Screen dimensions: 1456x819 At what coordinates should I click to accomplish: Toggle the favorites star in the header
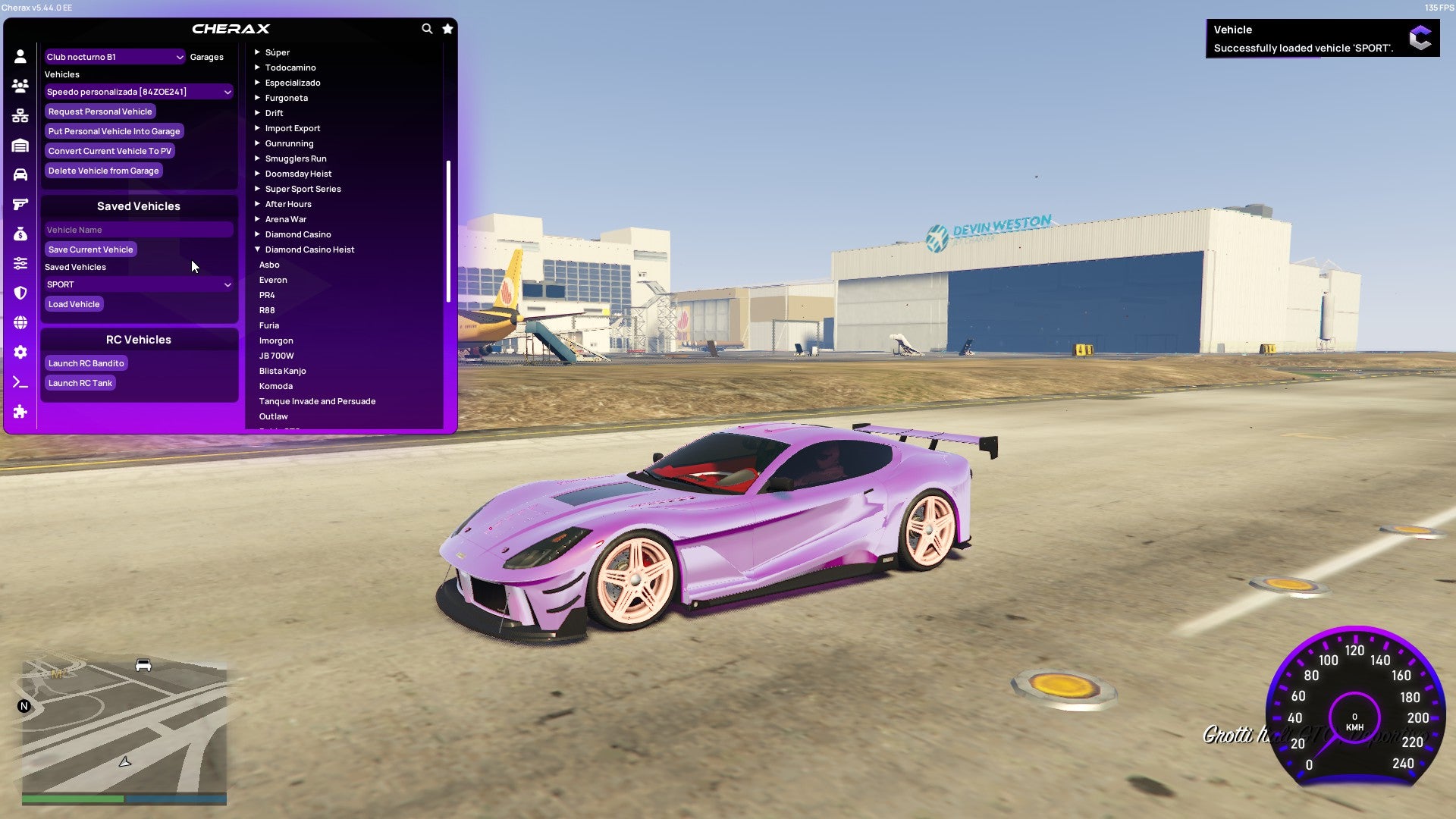coord(447,28)
